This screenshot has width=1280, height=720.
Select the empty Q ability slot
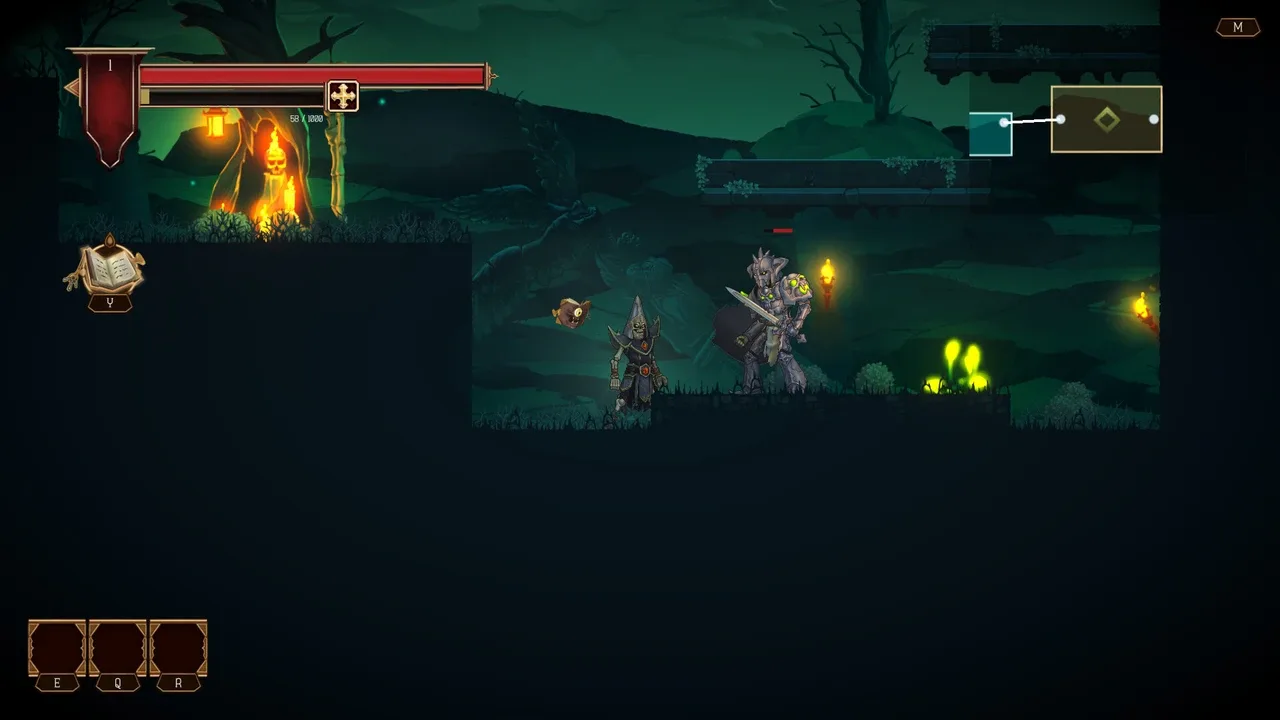tap(117, 647)
